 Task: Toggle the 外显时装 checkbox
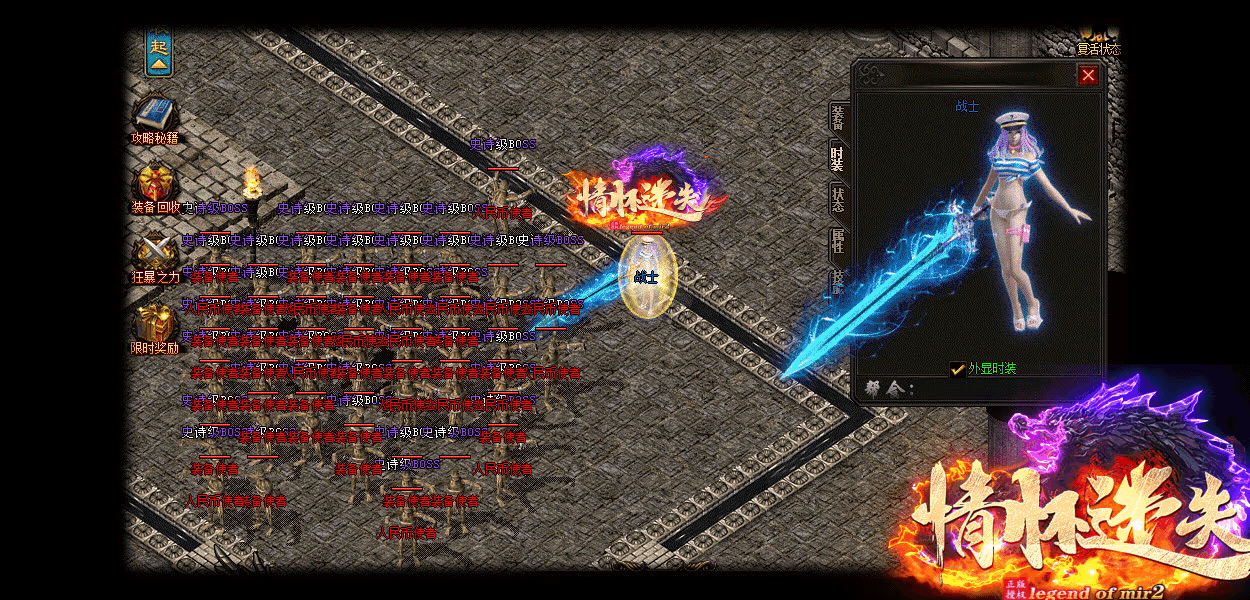click(958, 369)
